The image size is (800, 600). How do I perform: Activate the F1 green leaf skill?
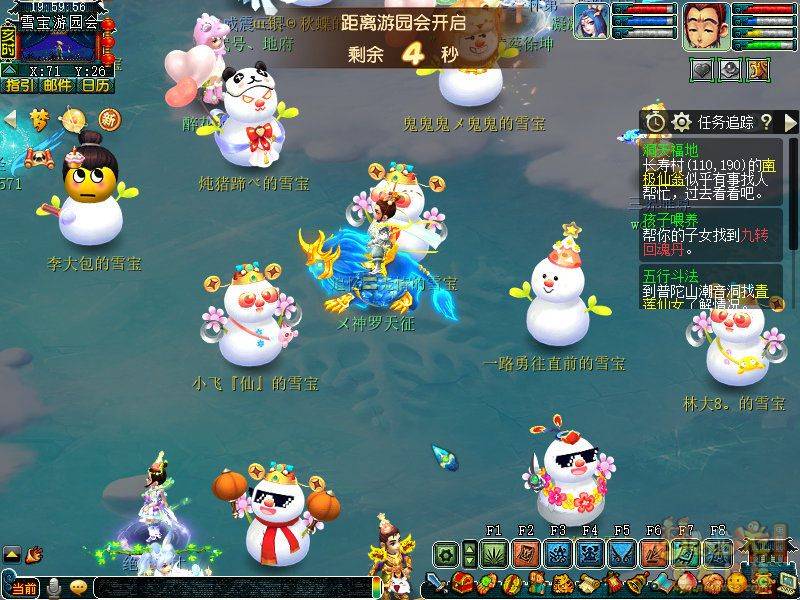coord(494,553)
